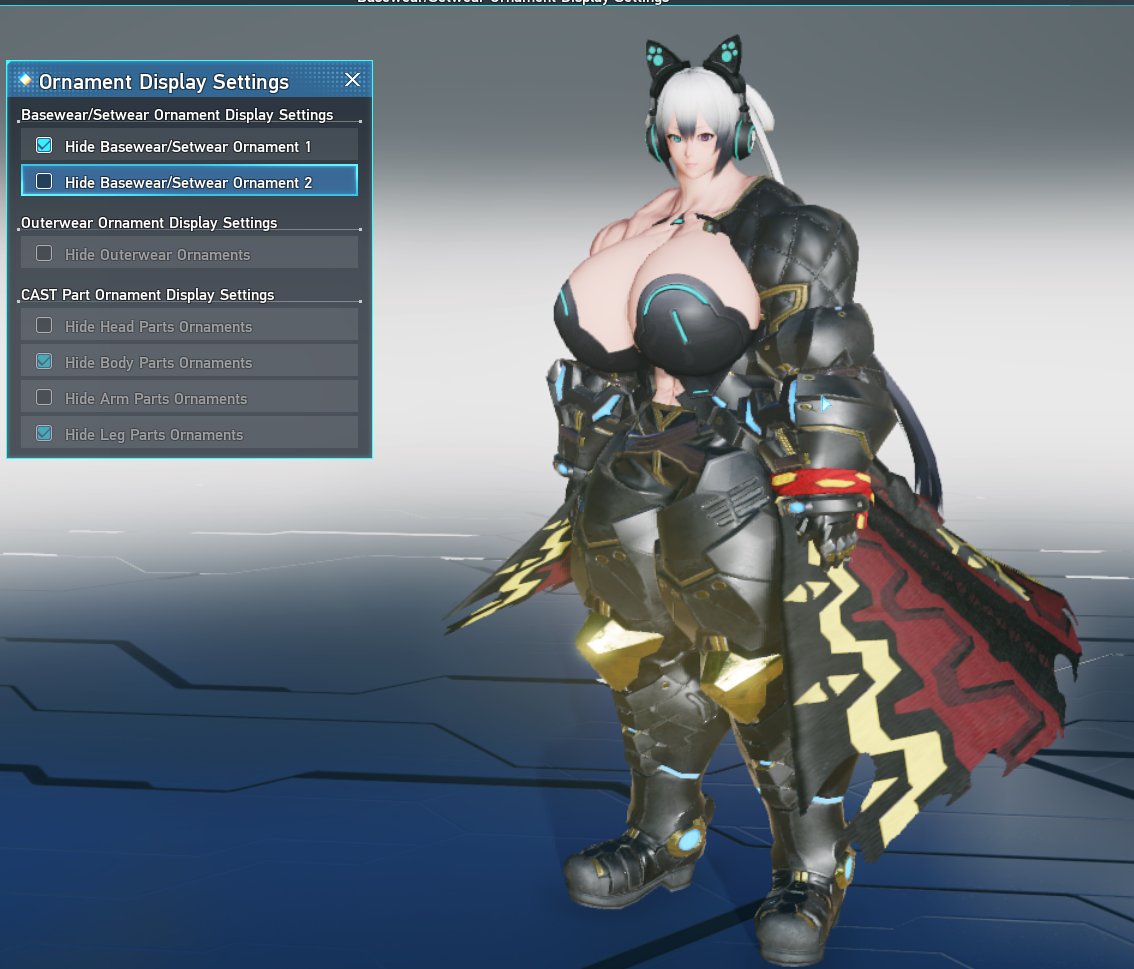This screenshot has width=1134, height=969.
Task: Uncheck Hide Basewear/Setwear Ornament 1
Action: pyautogui.click(x=44, y=146)
